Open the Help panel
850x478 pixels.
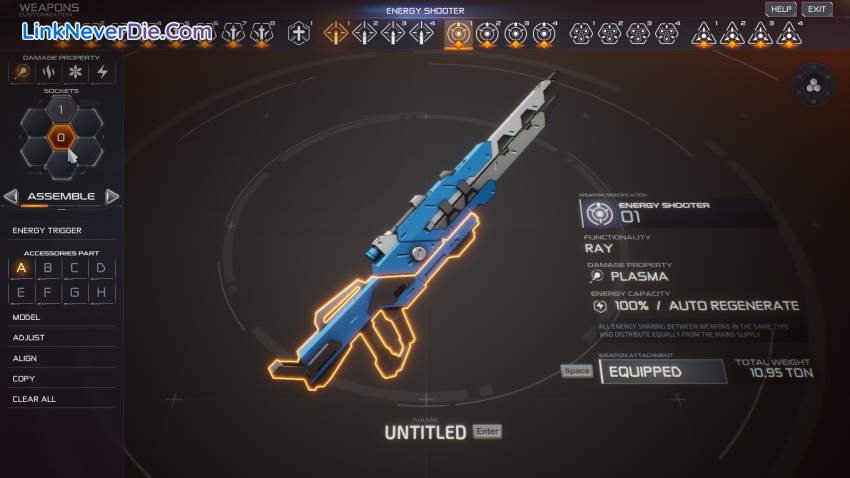pyautogui.click(x=781, y=9)
